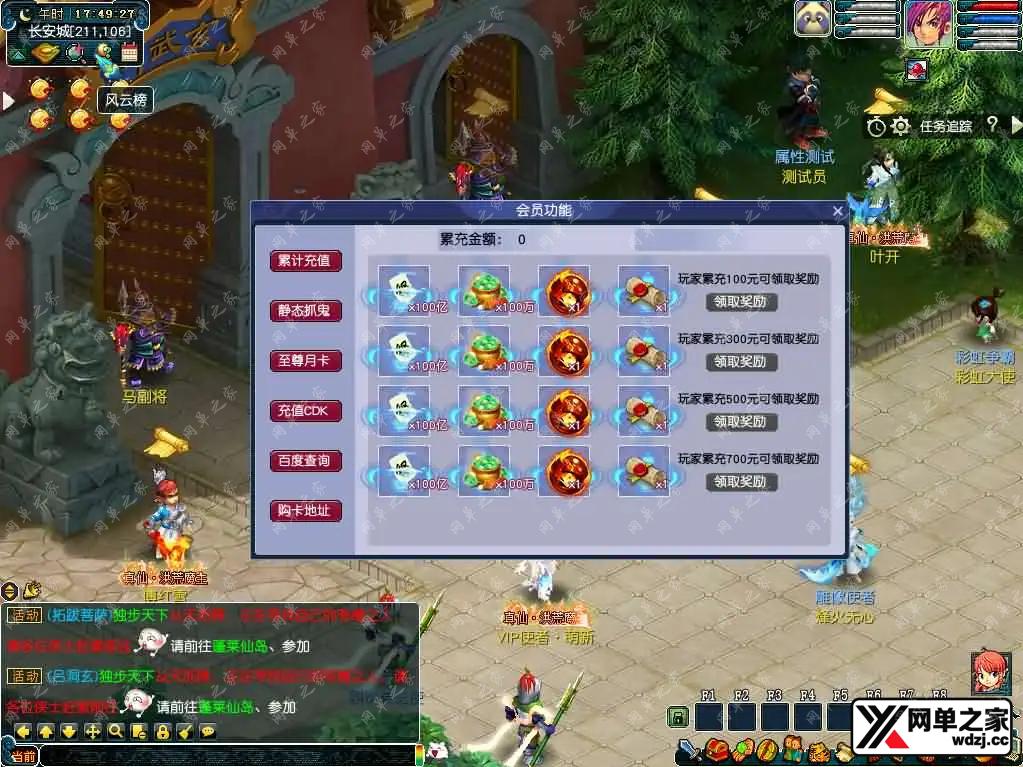Screen dimensions: 1023x767
Task: Select the 当前 chat channel button
Action: click(x=22, y=756)
